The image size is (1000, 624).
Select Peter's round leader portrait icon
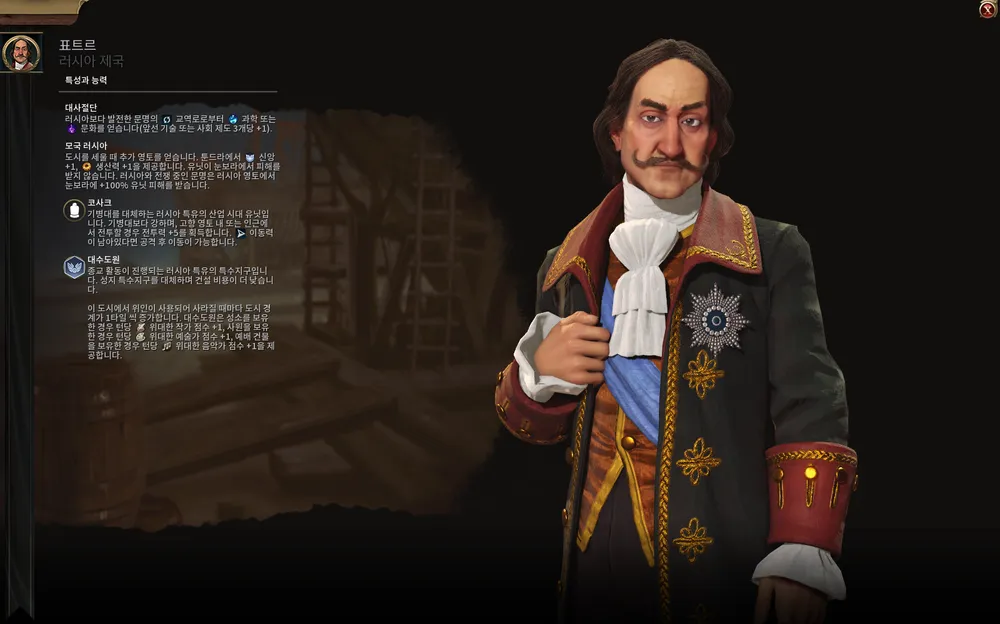coord(20,53)
